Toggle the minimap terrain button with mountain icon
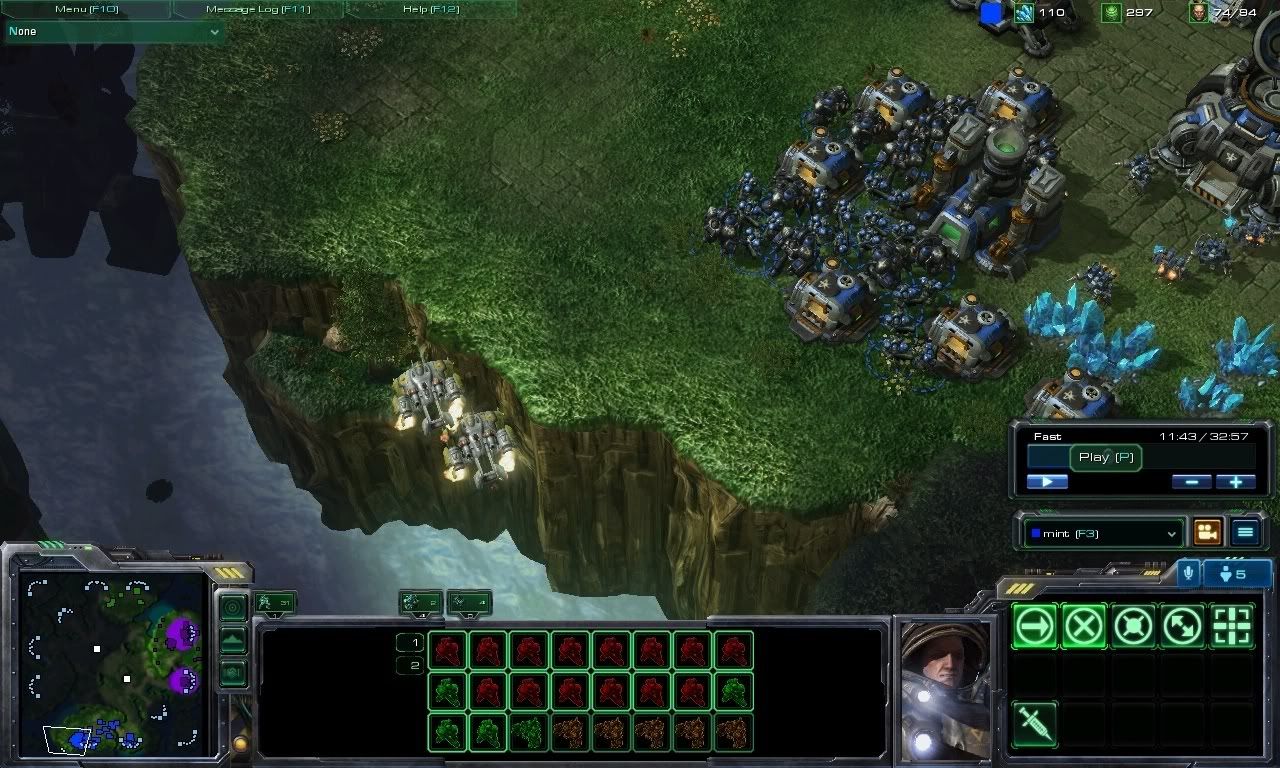Image resolution: width=1280 pixels, height=768 pixels. [x=233, y=640]
